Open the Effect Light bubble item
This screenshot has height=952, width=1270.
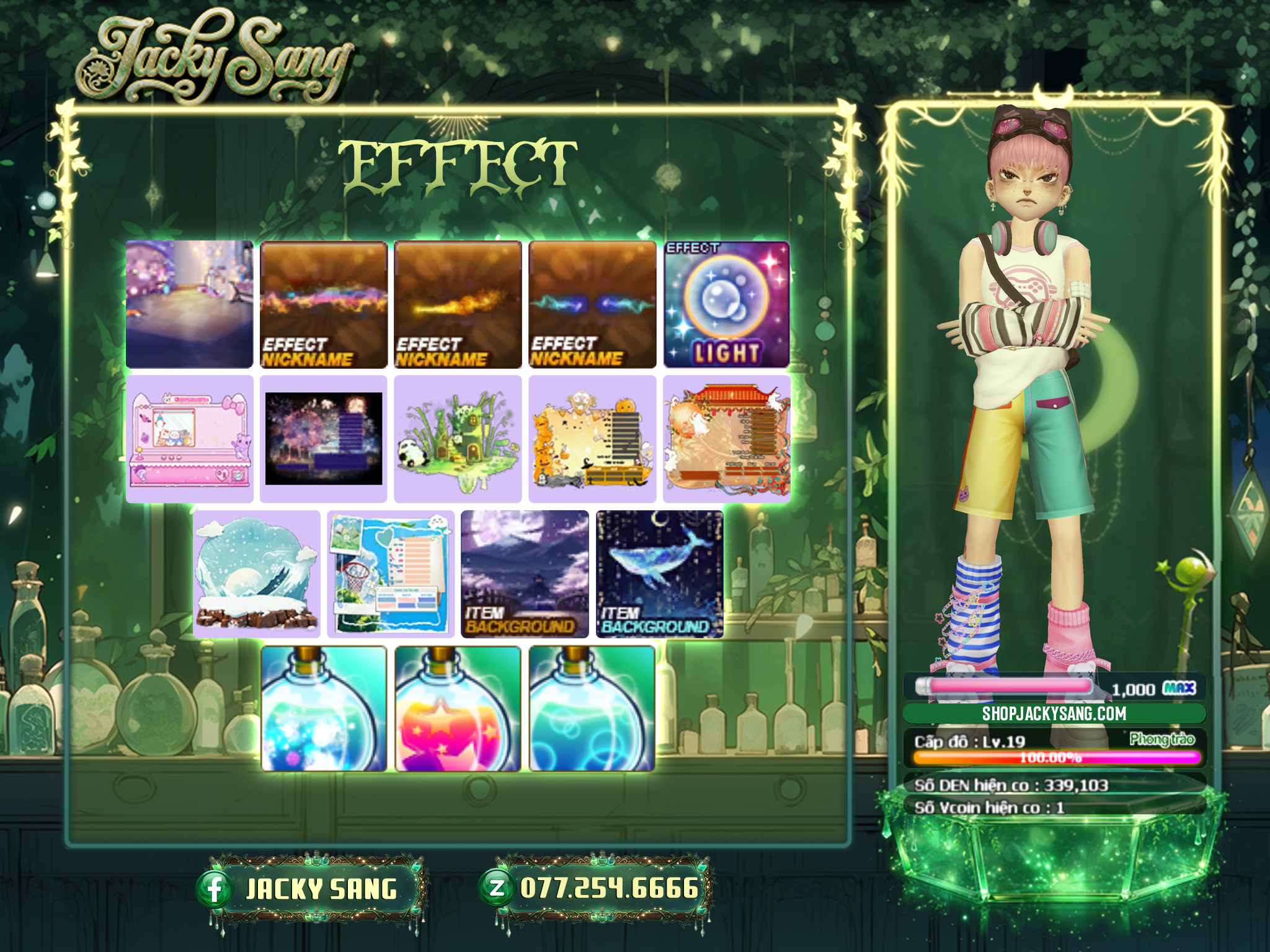pos(727,304)
